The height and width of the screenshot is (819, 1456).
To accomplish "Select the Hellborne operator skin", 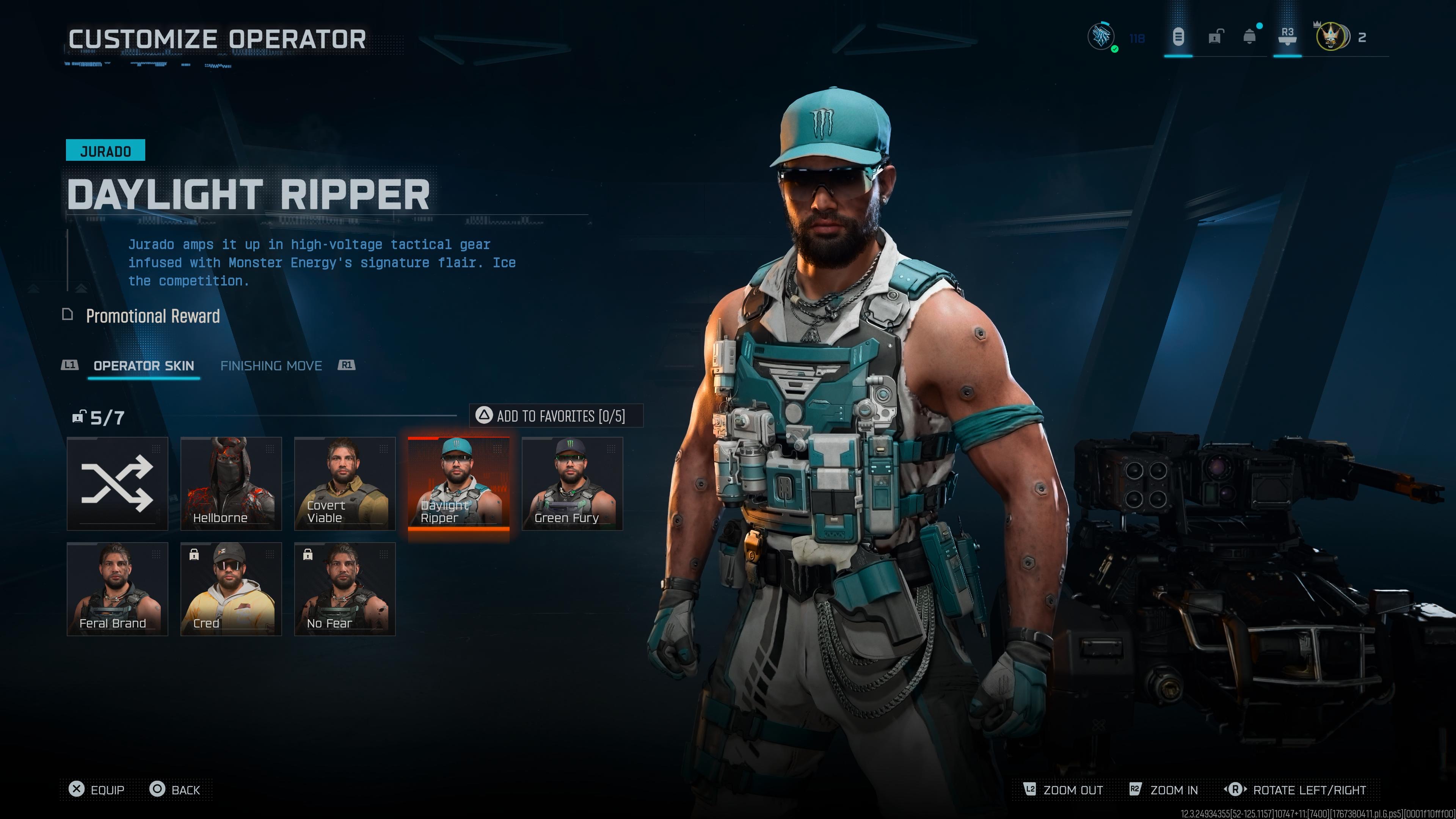I will click(x=231, y=484).
